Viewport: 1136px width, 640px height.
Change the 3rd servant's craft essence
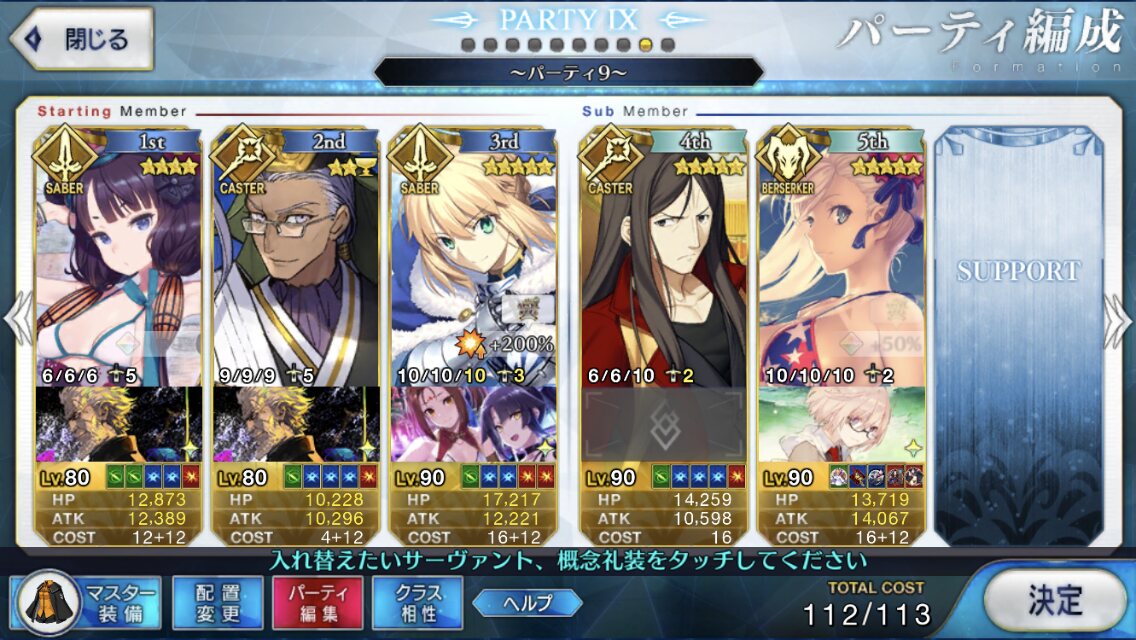(473, 424)
